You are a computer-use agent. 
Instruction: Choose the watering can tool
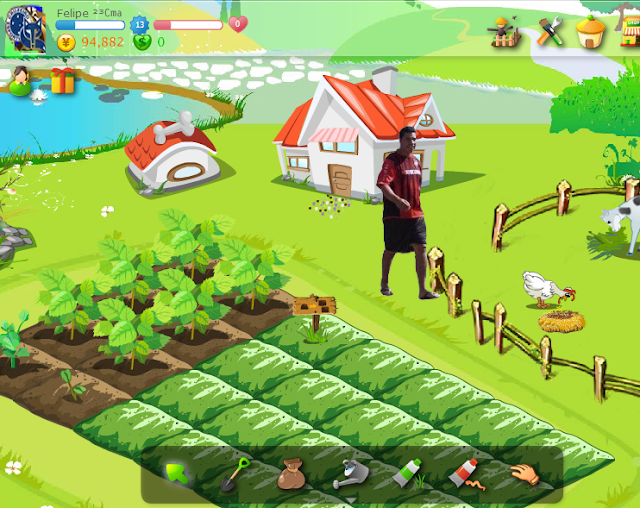(x=349, y=473)
